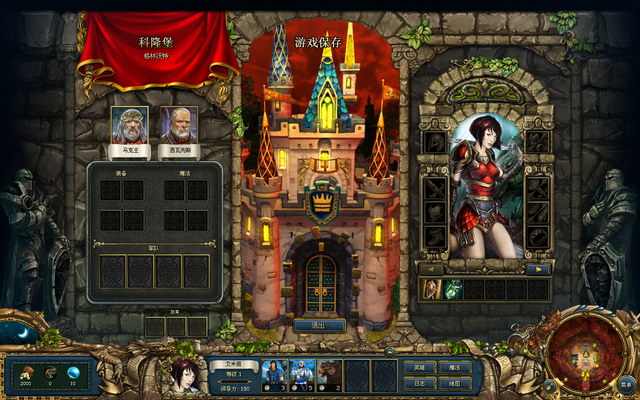Select the red shield item in the inventory
Viewport: 640px width, 400px height.
point(431,289)
